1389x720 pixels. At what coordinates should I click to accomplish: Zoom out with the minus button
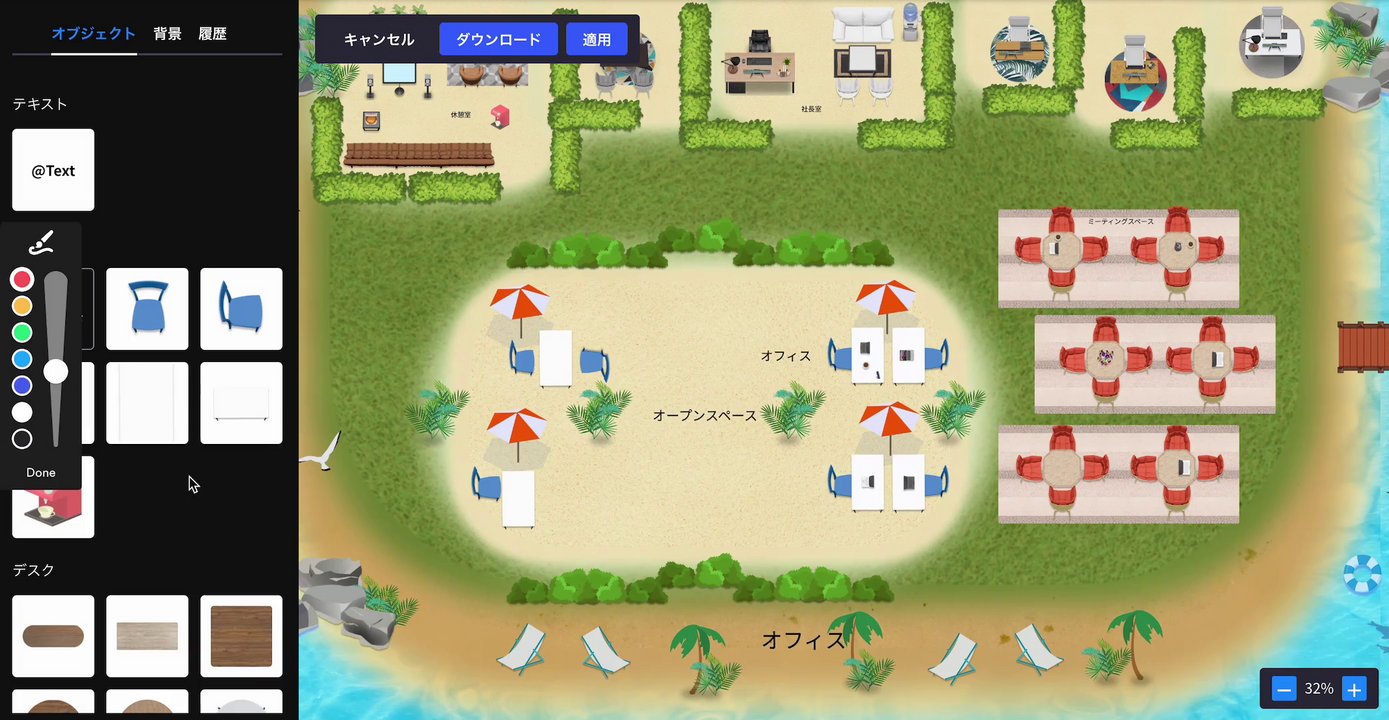pyautogui.click(x=1284, y=689)
